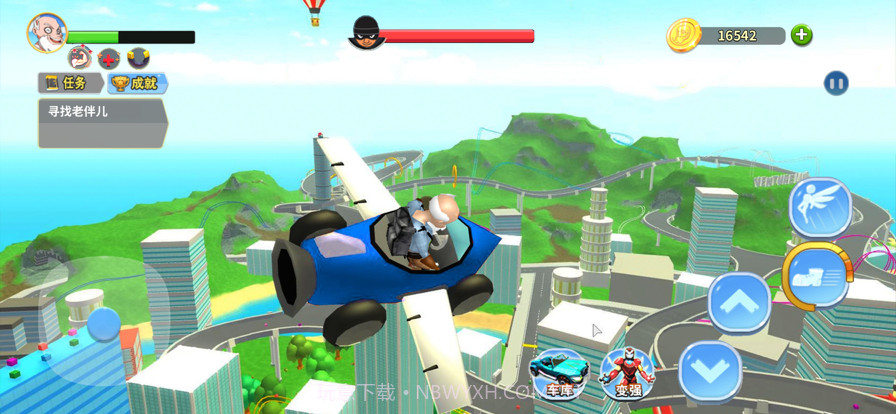Click the 寻找老伴儿 quest objective panel
Image resolution: width=896 pixels, height=414 pixels.
100,123
